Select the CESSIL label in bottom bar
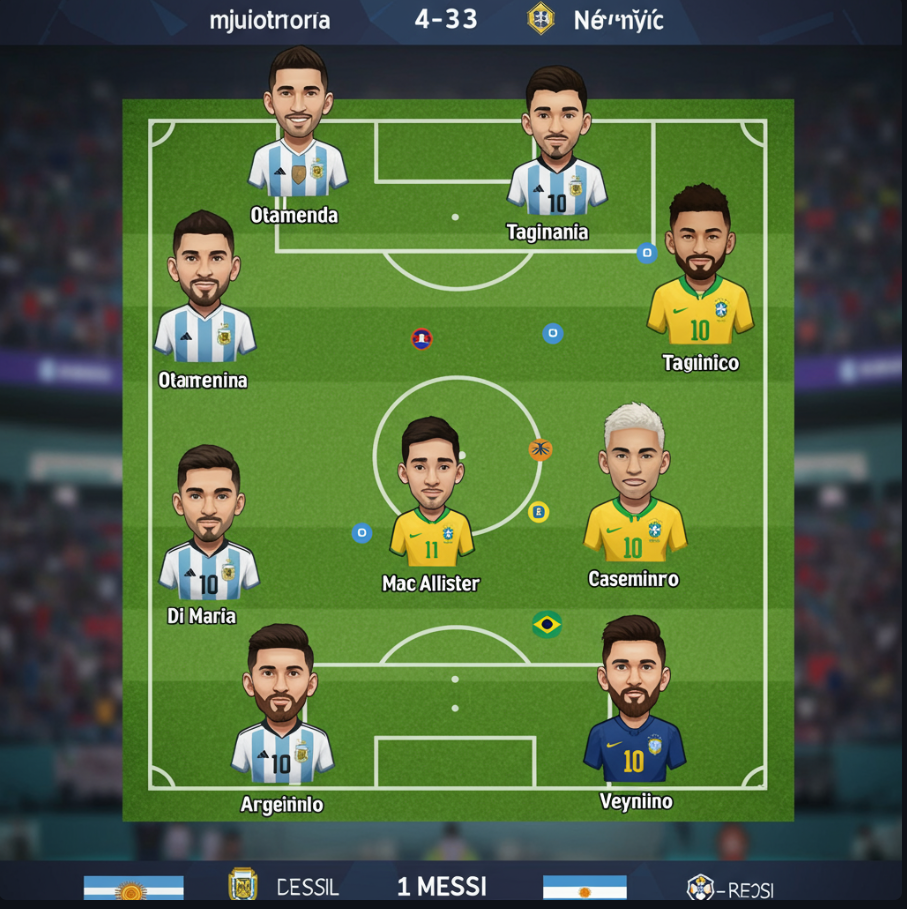The image size is (907, 909). pyautogui.click(x=307, y=887)
